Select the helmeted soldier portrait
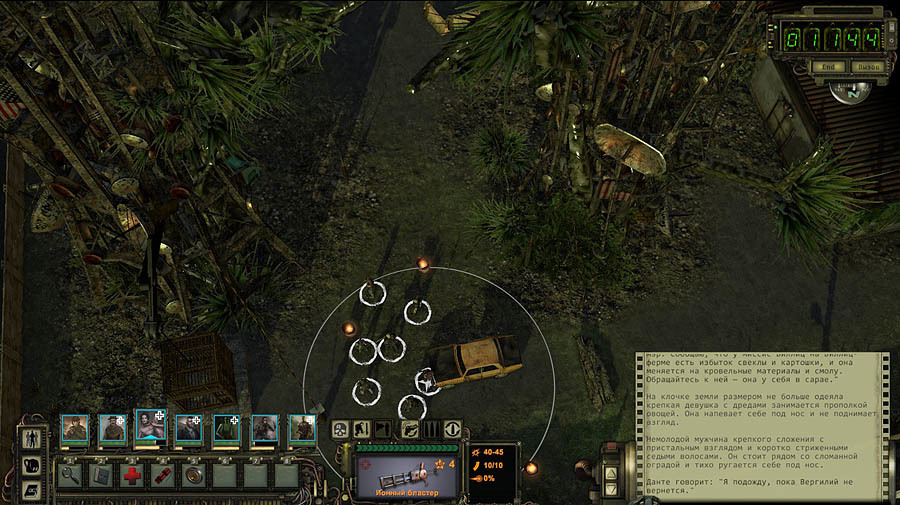900x505 pixels. point(74,429)
